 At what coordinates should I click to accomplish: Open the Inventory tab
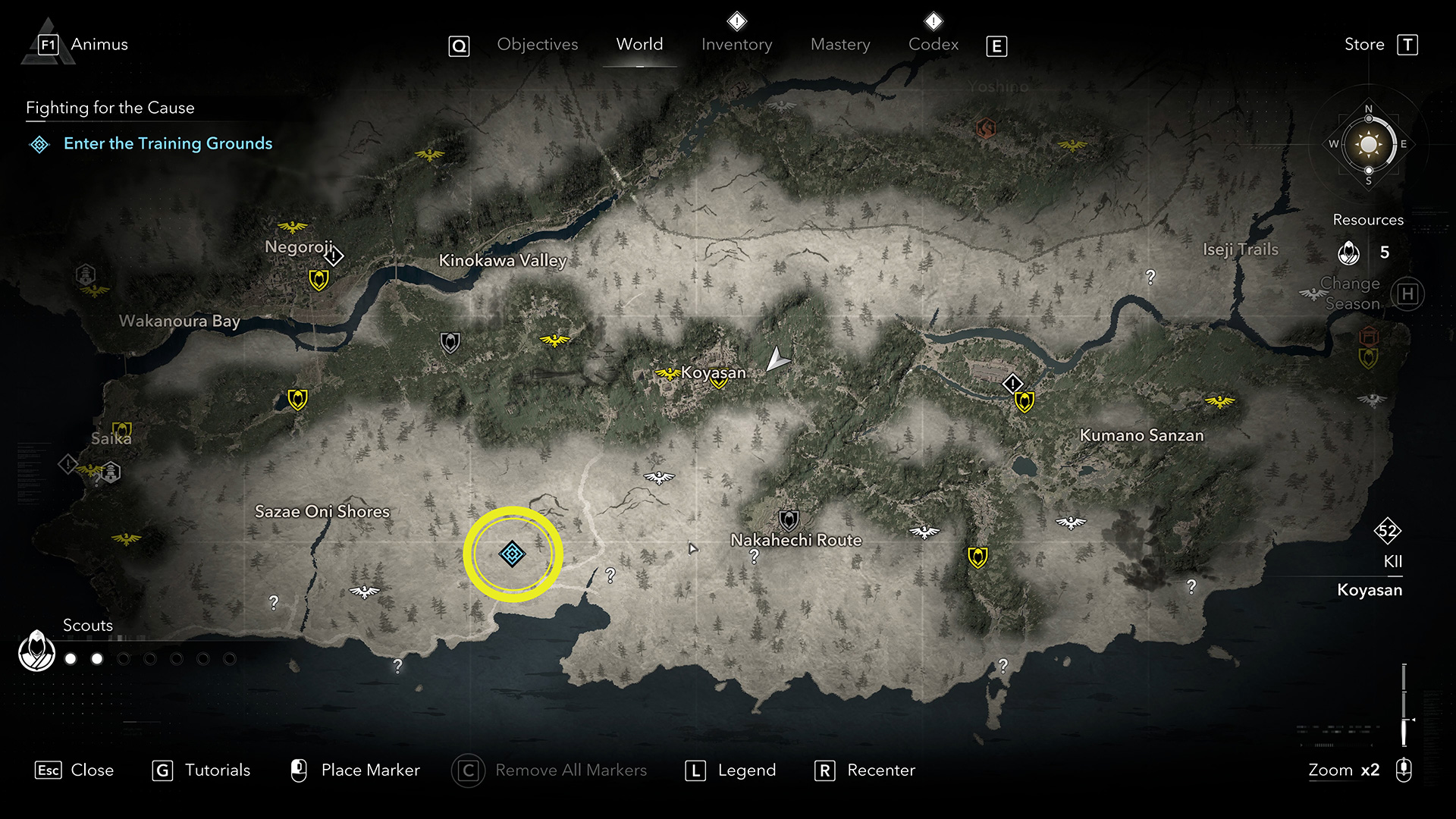[x=736, y=45]
